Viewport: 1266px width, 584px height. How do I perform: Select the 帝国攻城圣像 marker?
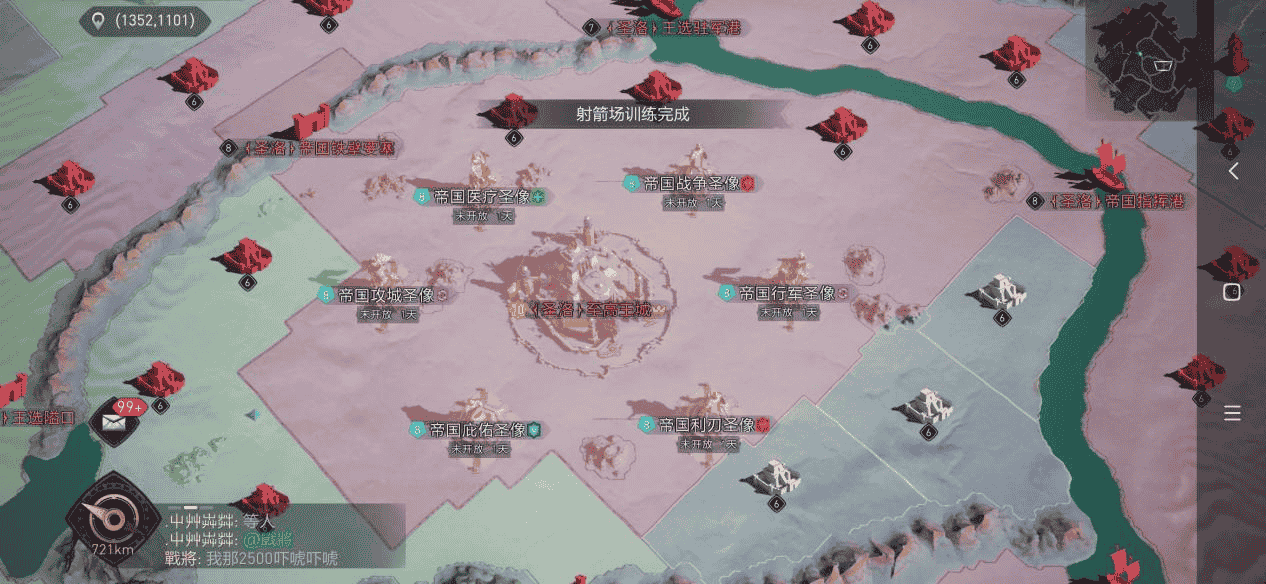pos(385,295)
